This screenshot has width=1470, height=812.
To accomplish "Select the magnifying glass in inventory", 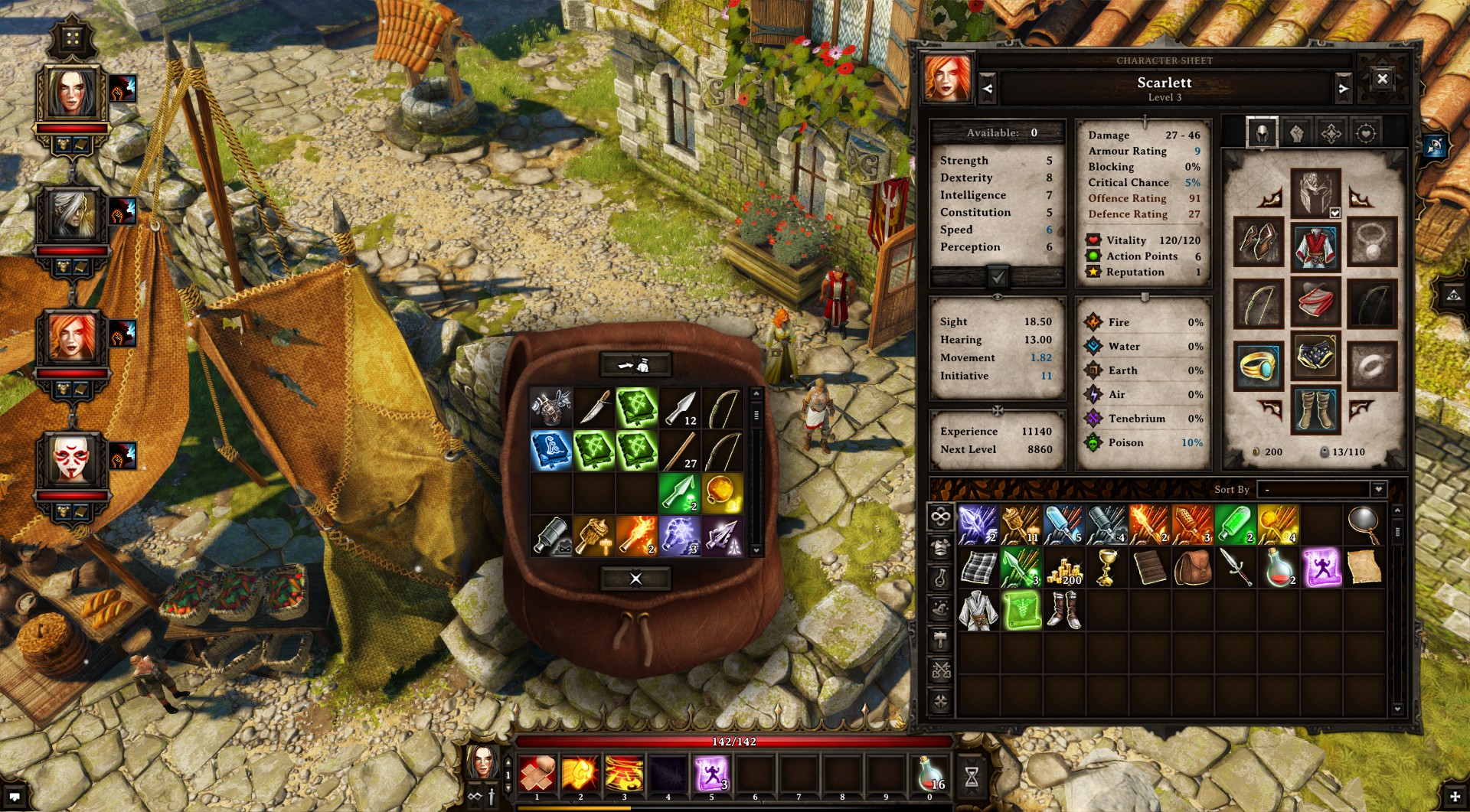I will click(1364, 525).
